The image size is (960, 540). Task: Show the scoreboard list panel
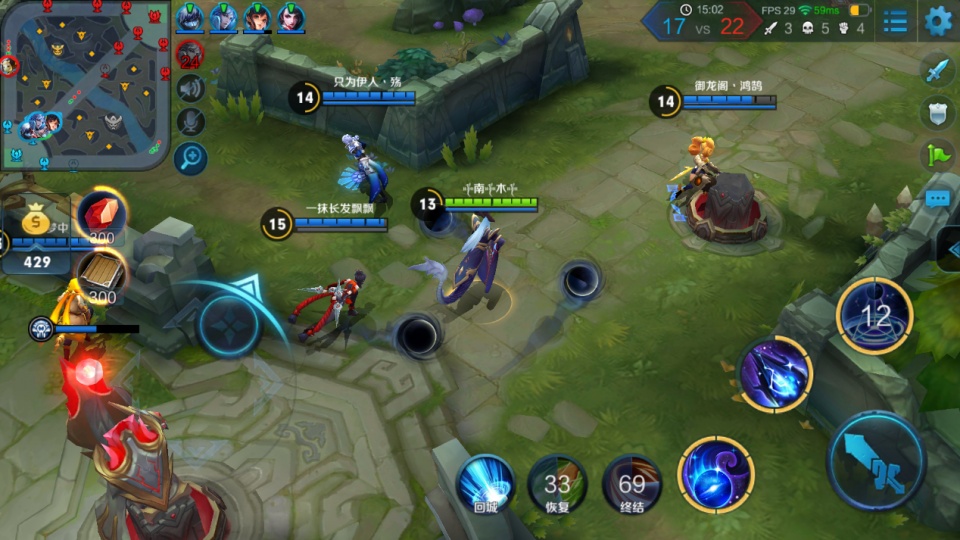click(895, 21)
